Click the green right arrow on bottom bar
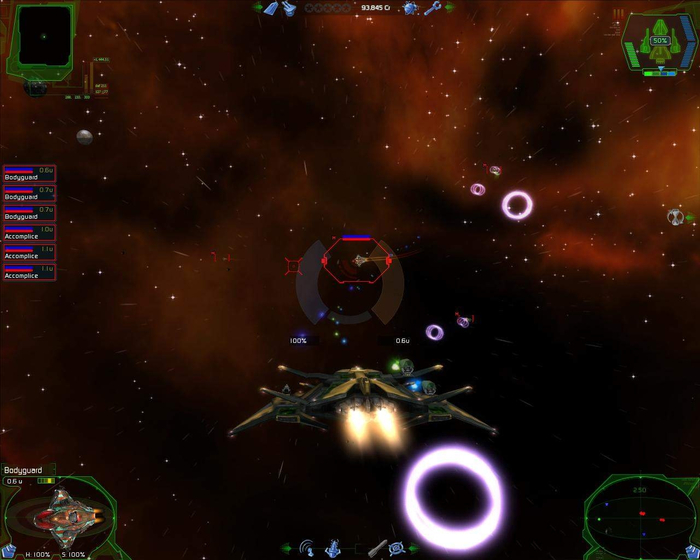The height and width of the screenshot is (560, 700). pos(413,548)
